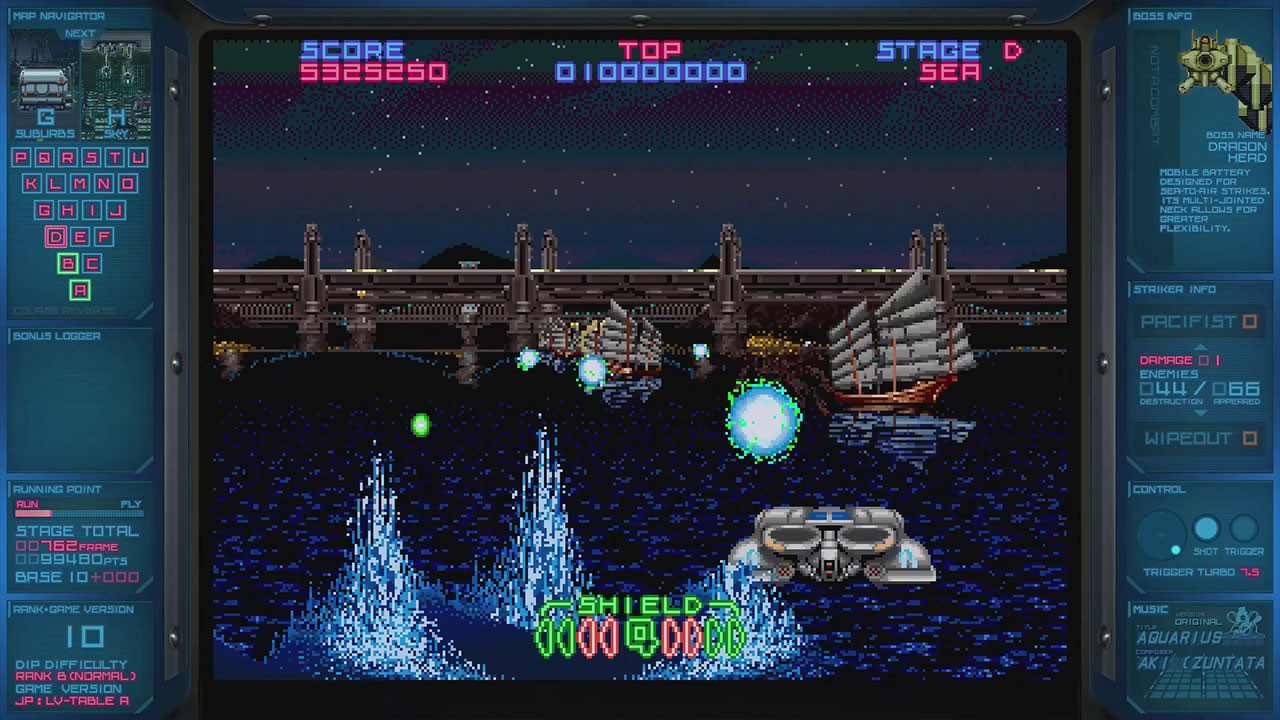Click the NEXT label above the Sky preview
Viewport: 1280px width, 720px height.
click(x=80, y=33)
